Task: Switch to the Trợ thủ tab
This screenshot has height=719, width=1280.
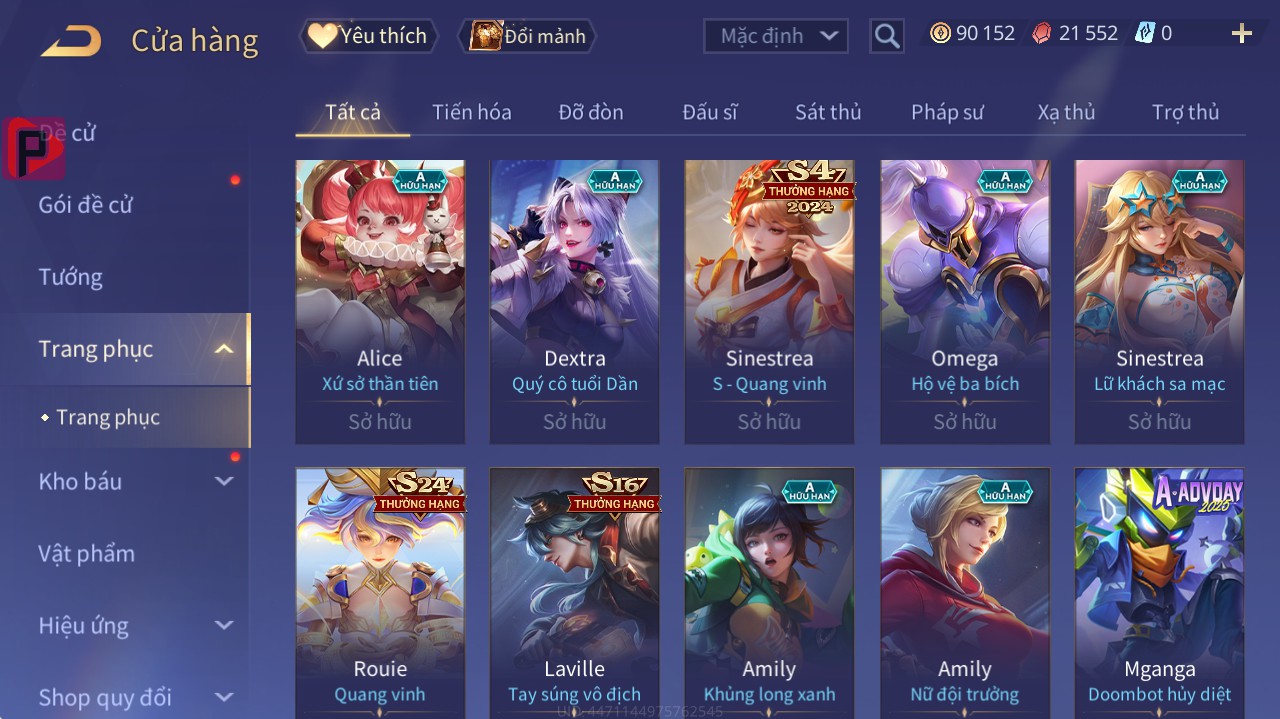Action: coord(1185,112)
